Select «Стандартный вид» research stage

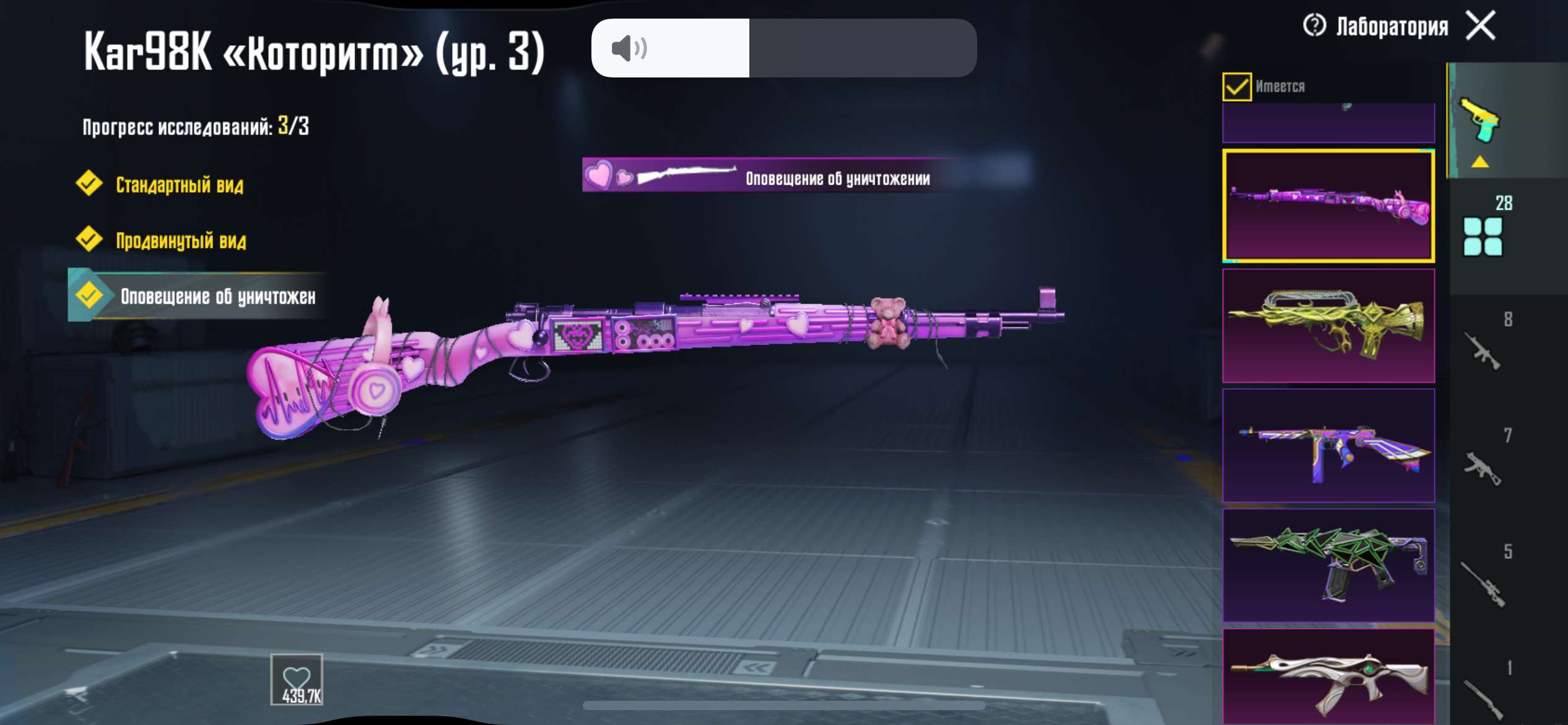(x=180, y=185)
